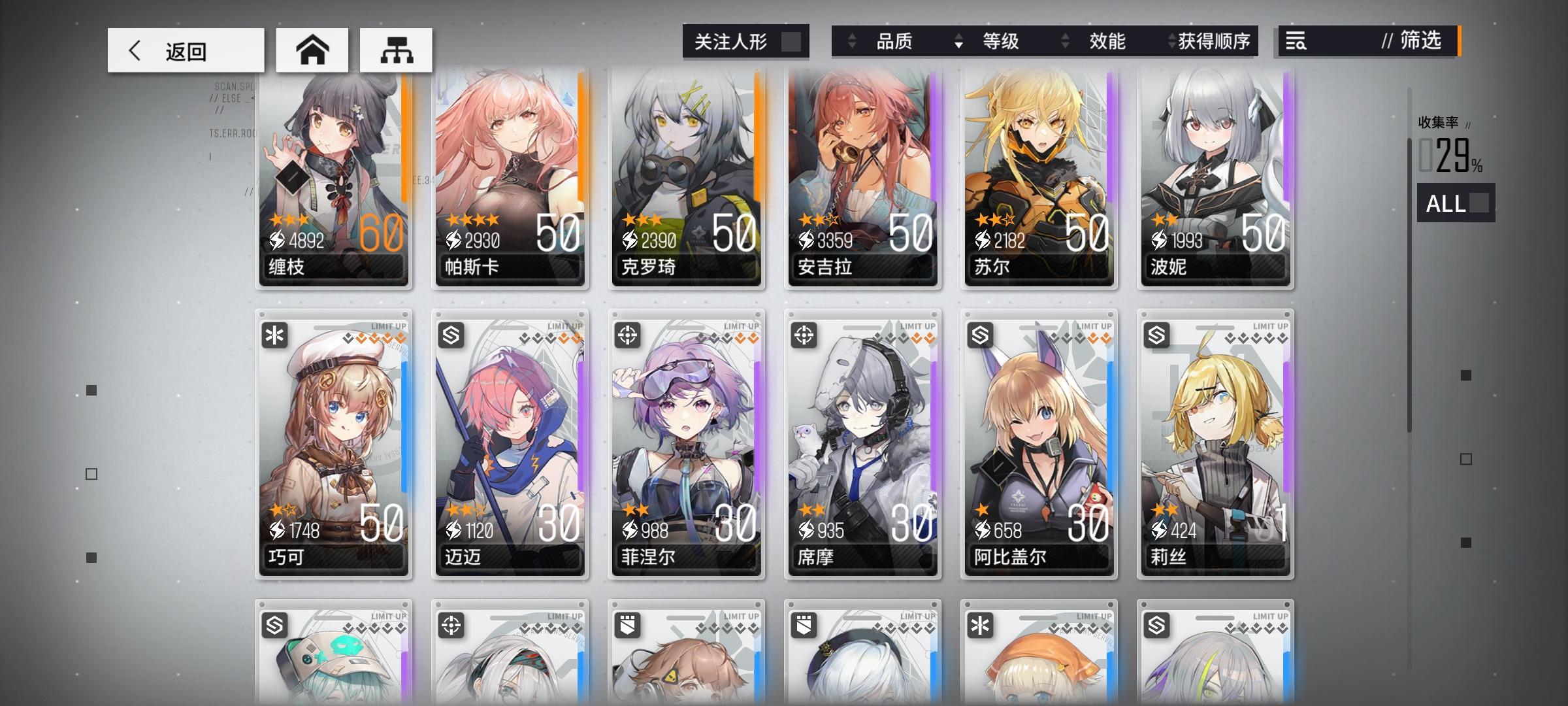Switch sorting to 品质

click(894, 41)
